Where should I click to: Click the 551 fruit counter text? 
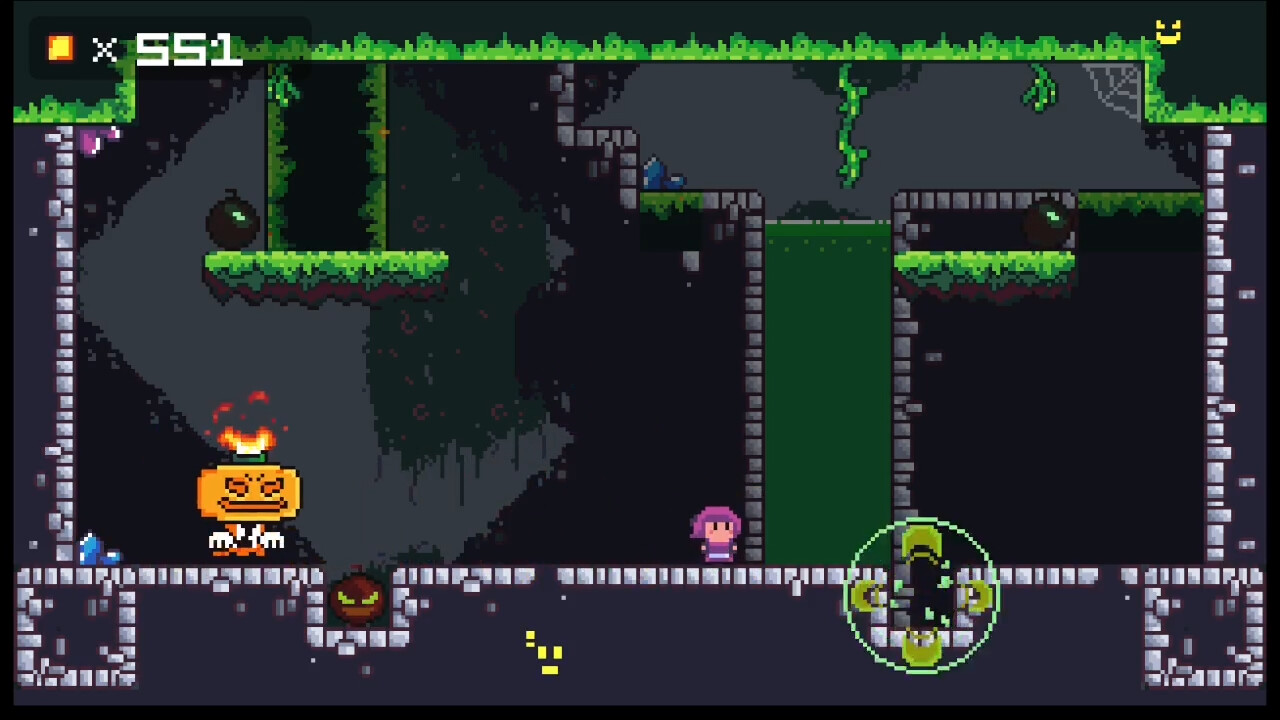190,48
